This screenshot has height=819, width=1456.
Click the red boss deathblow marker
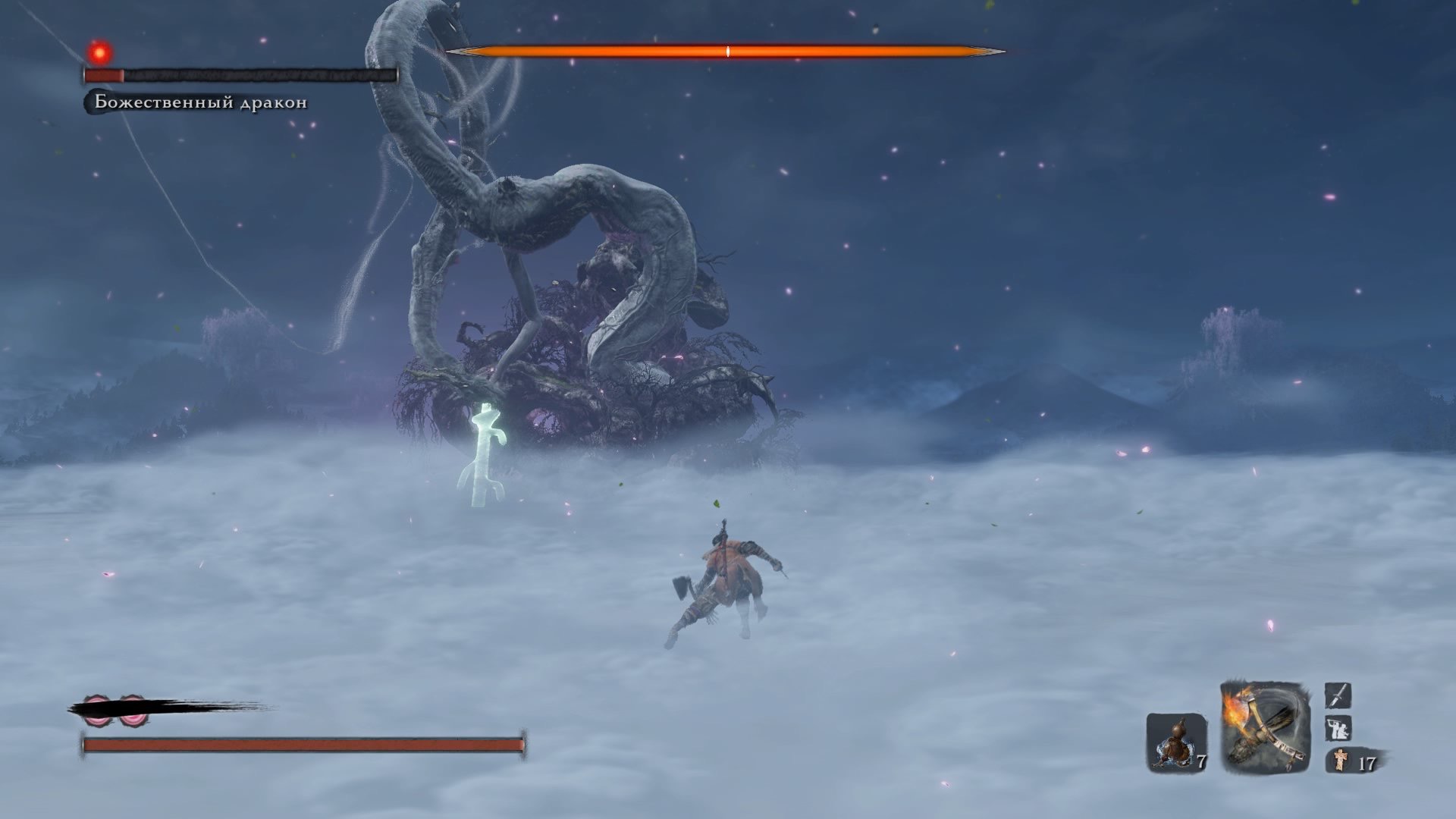point(99,53)
